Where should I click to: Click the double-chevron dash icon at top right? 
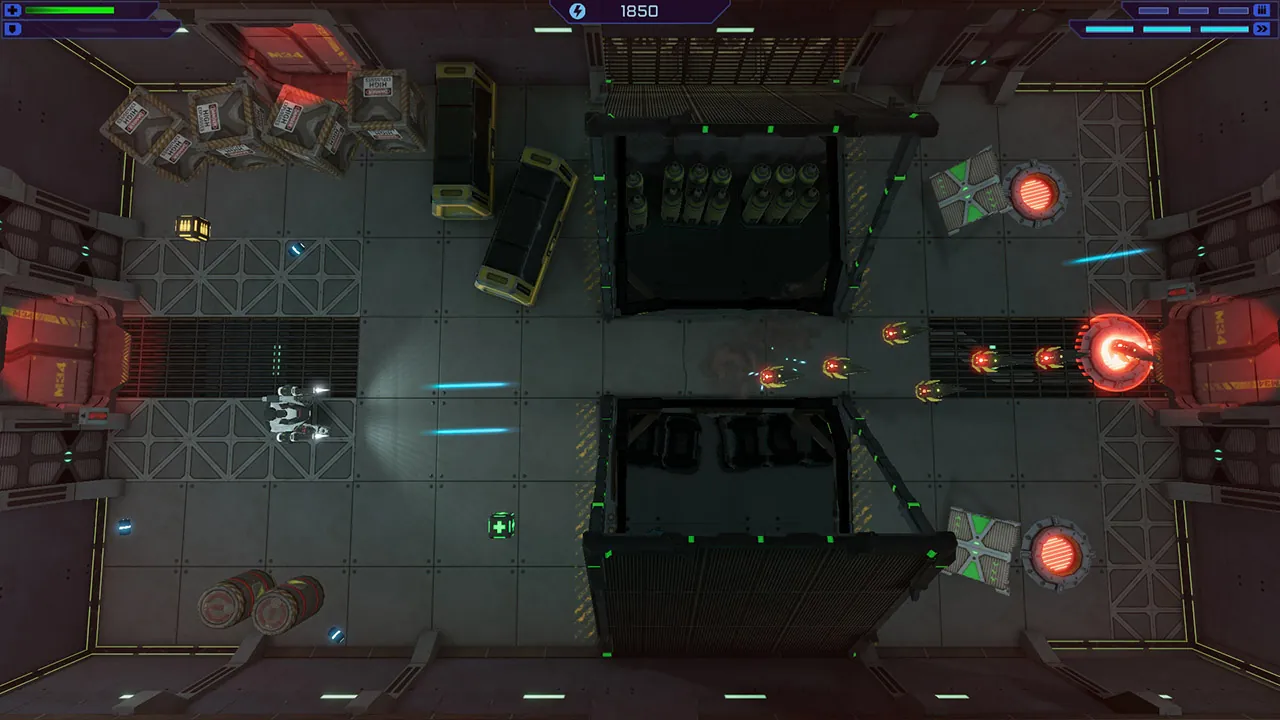[1262, 29]
